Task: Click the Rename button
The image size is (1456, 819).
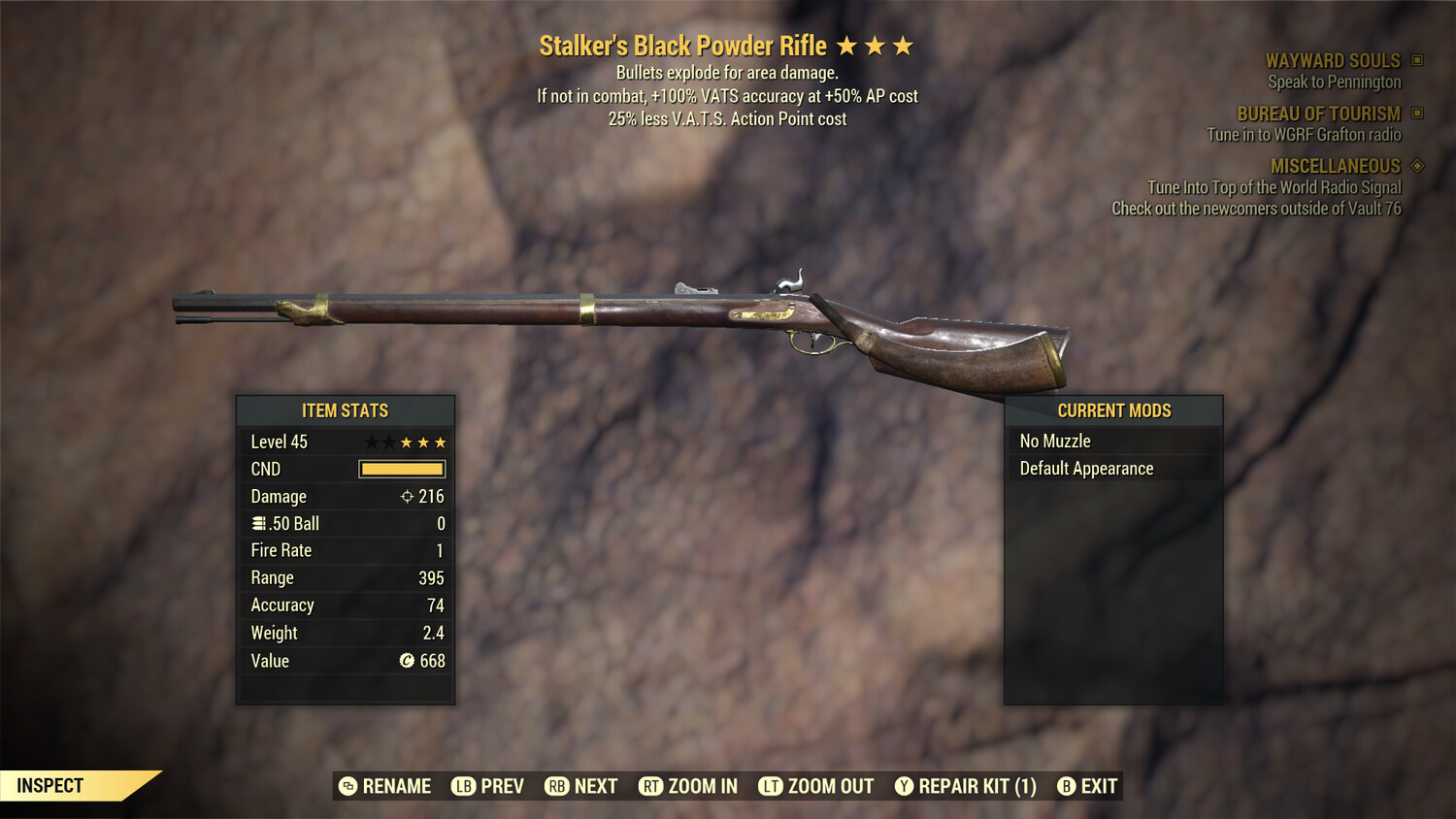Action: coord(384,786)
